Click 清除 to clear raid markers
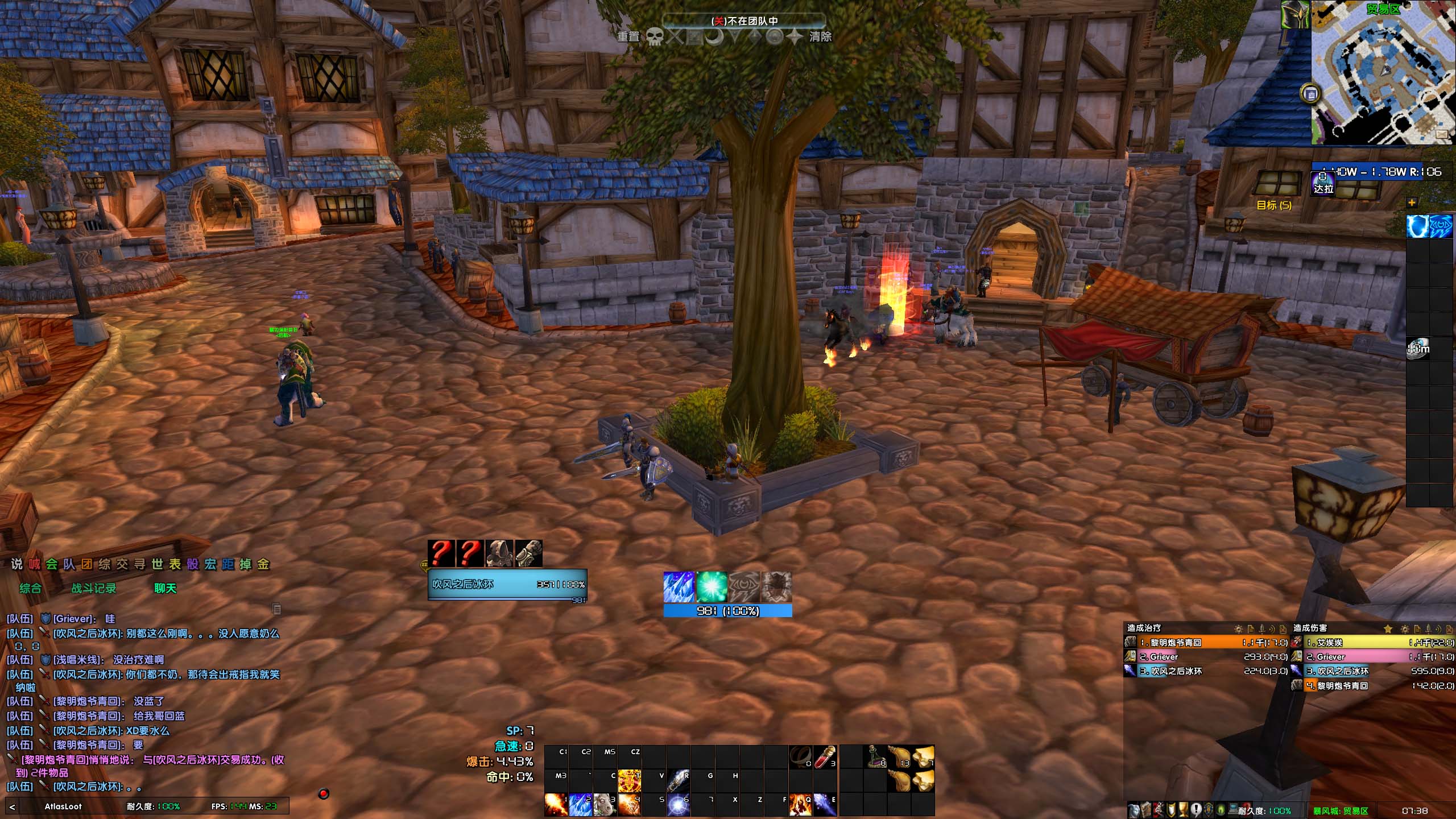Image resolution: width=1456 pixels, height=819 pixels. click(x=820, y=37)
